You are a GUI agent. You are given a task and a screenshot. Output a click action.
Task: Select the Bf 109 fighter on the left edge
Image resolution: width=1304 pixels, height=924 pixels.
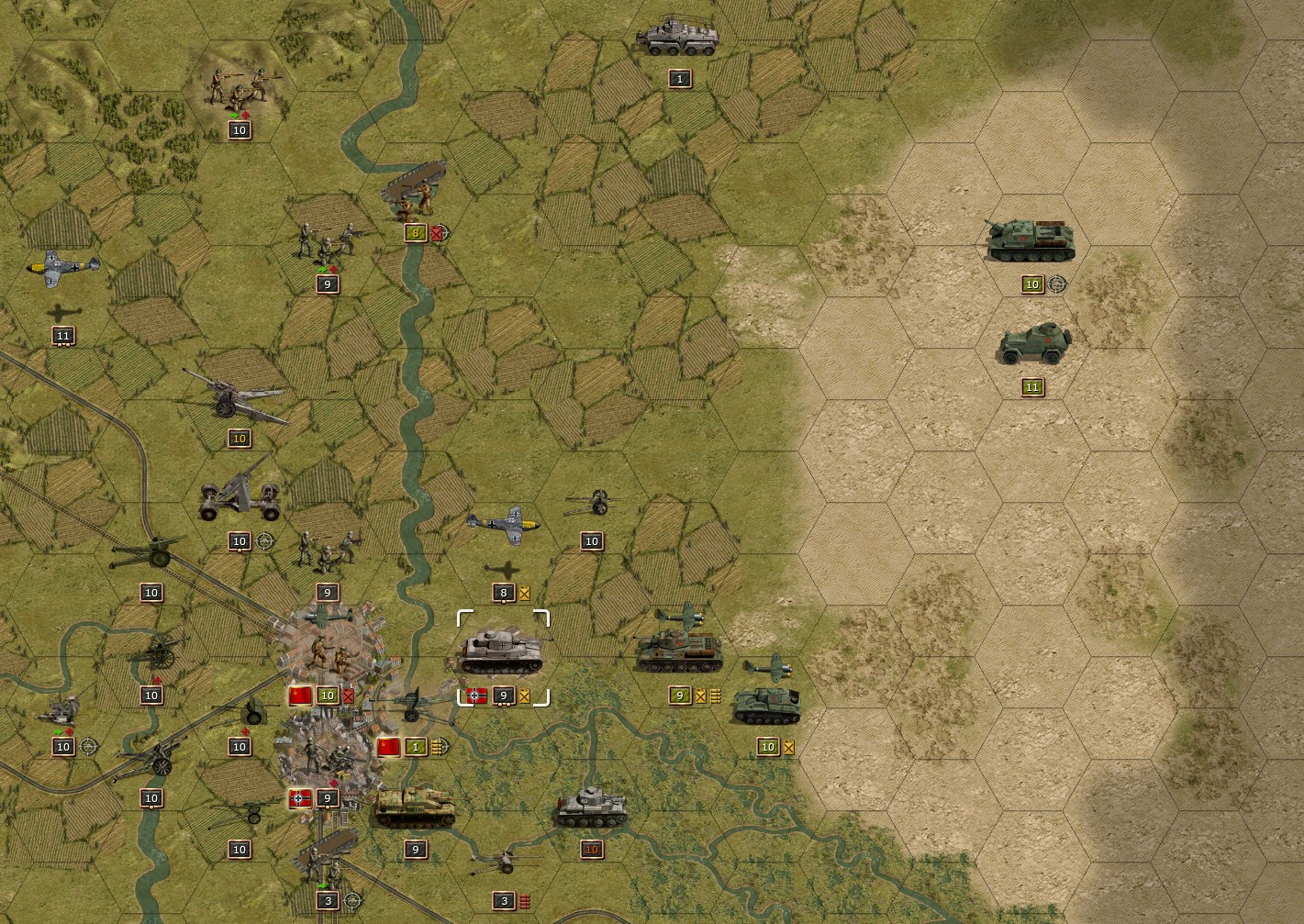coord(64,266)
